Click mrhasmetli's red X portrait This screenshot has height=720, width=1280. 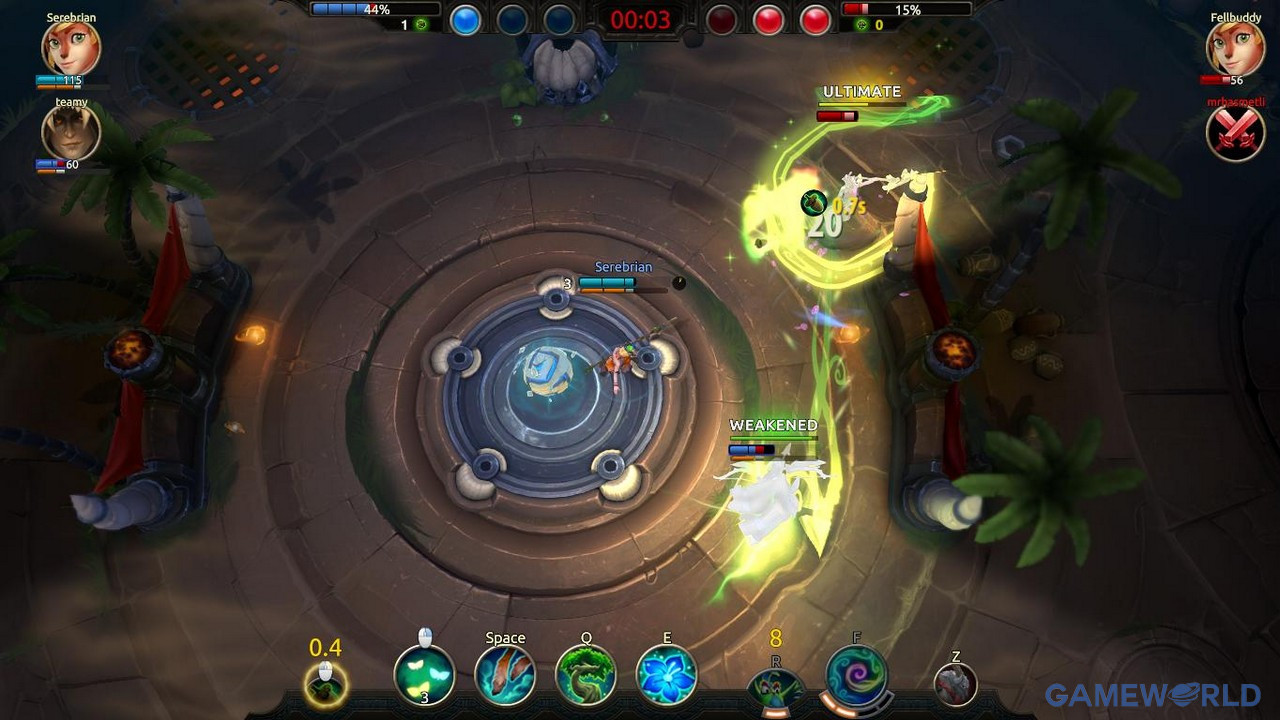point(1235,132)
